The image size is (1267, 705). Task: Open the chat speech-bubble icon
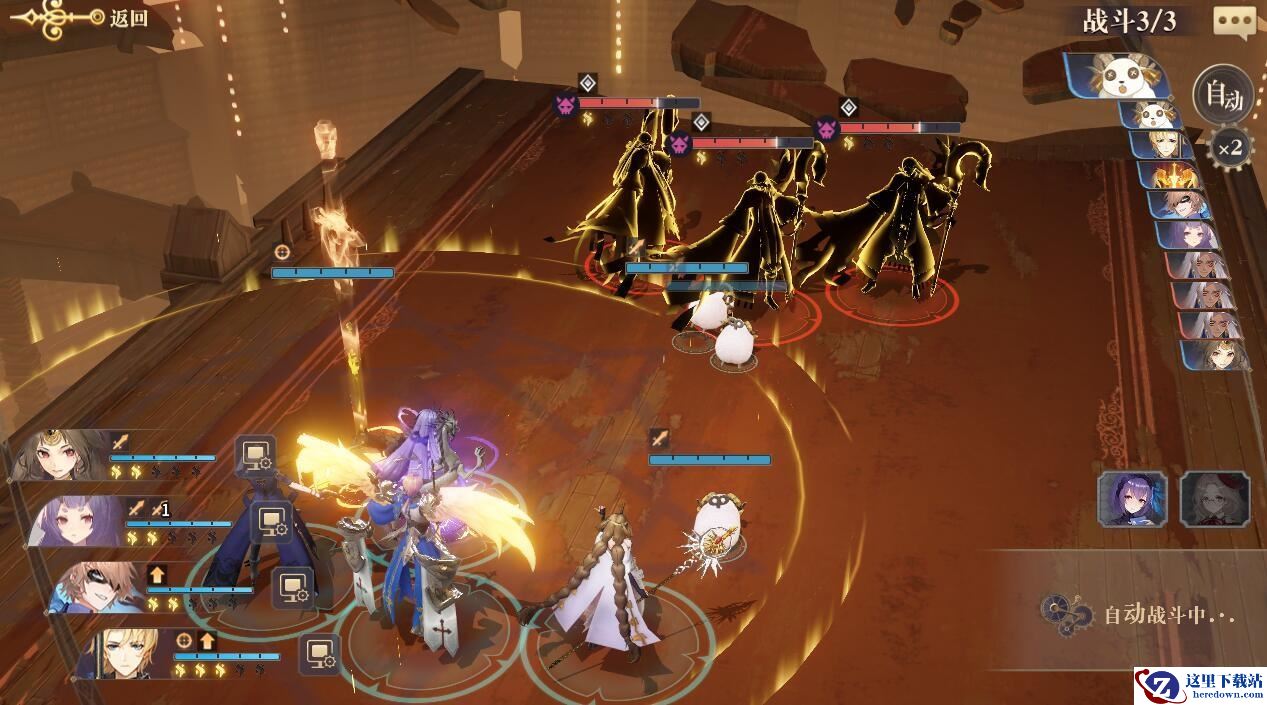[1234, 21]
